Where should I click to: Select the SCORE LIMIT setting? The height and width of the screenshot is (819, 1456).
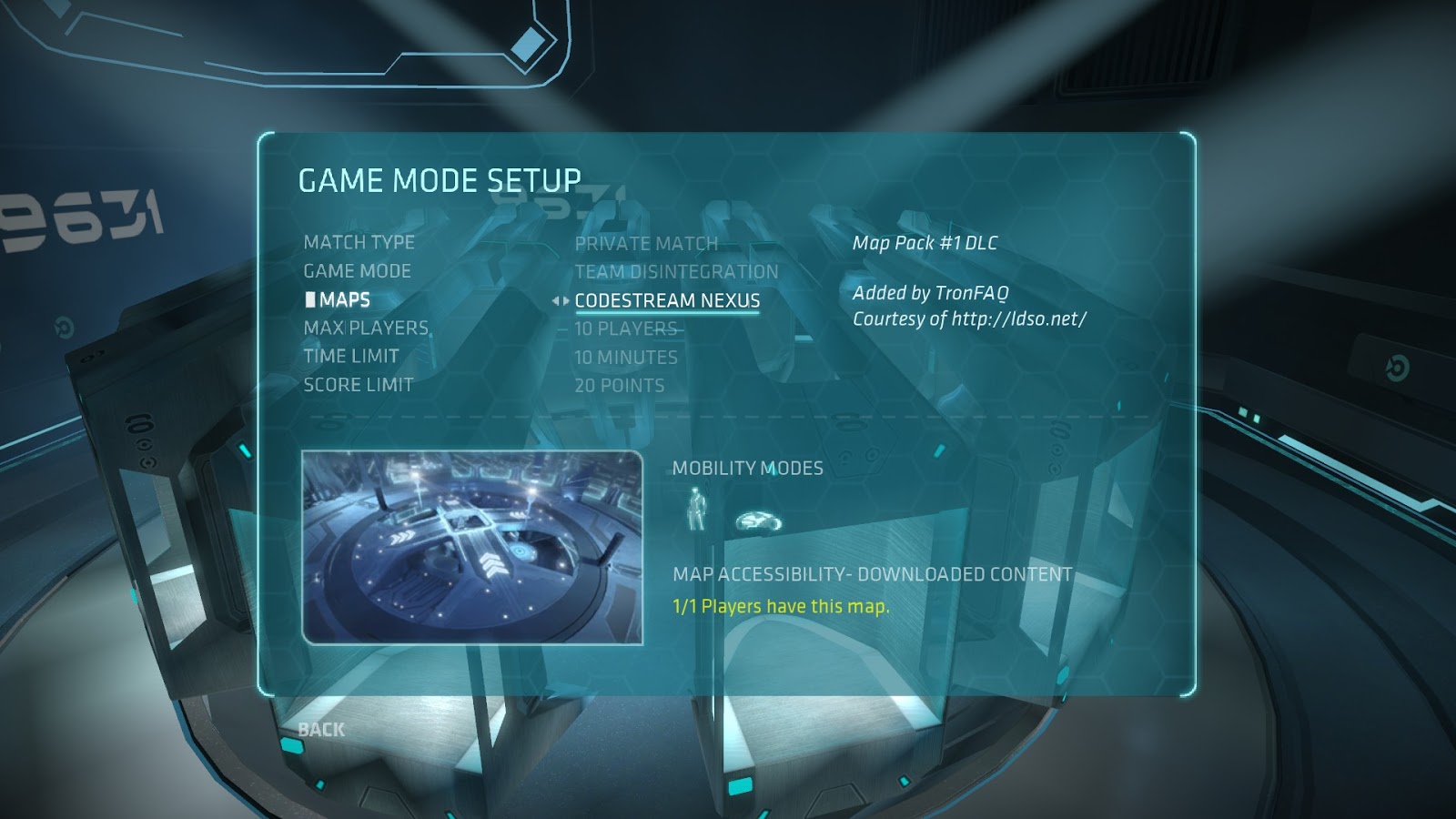358,385
